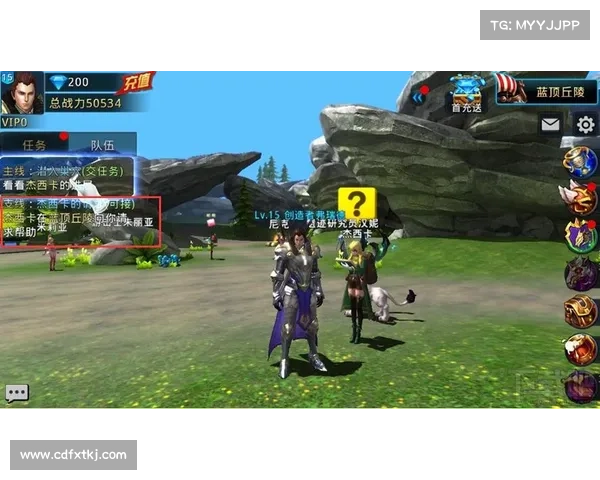This screenshot has width=600, height=480.
Task: Tap the red 充值 recharge button
Action: click(x=135, y=82)
